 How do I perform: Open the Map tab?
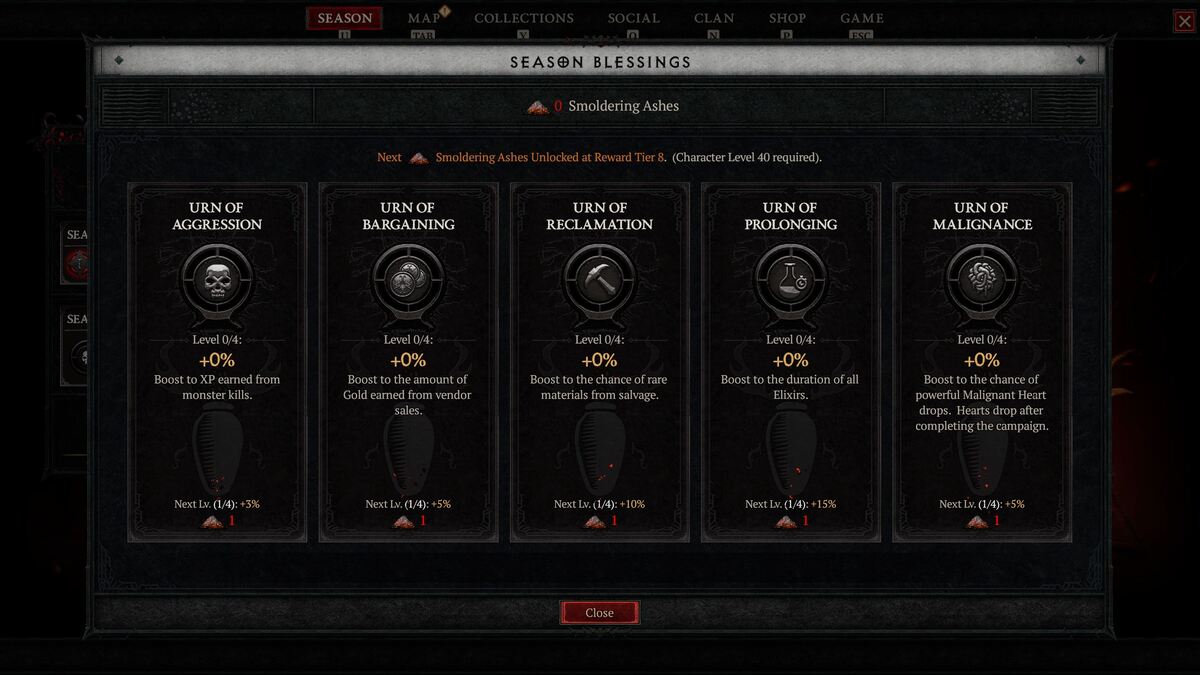coord(424,18)
